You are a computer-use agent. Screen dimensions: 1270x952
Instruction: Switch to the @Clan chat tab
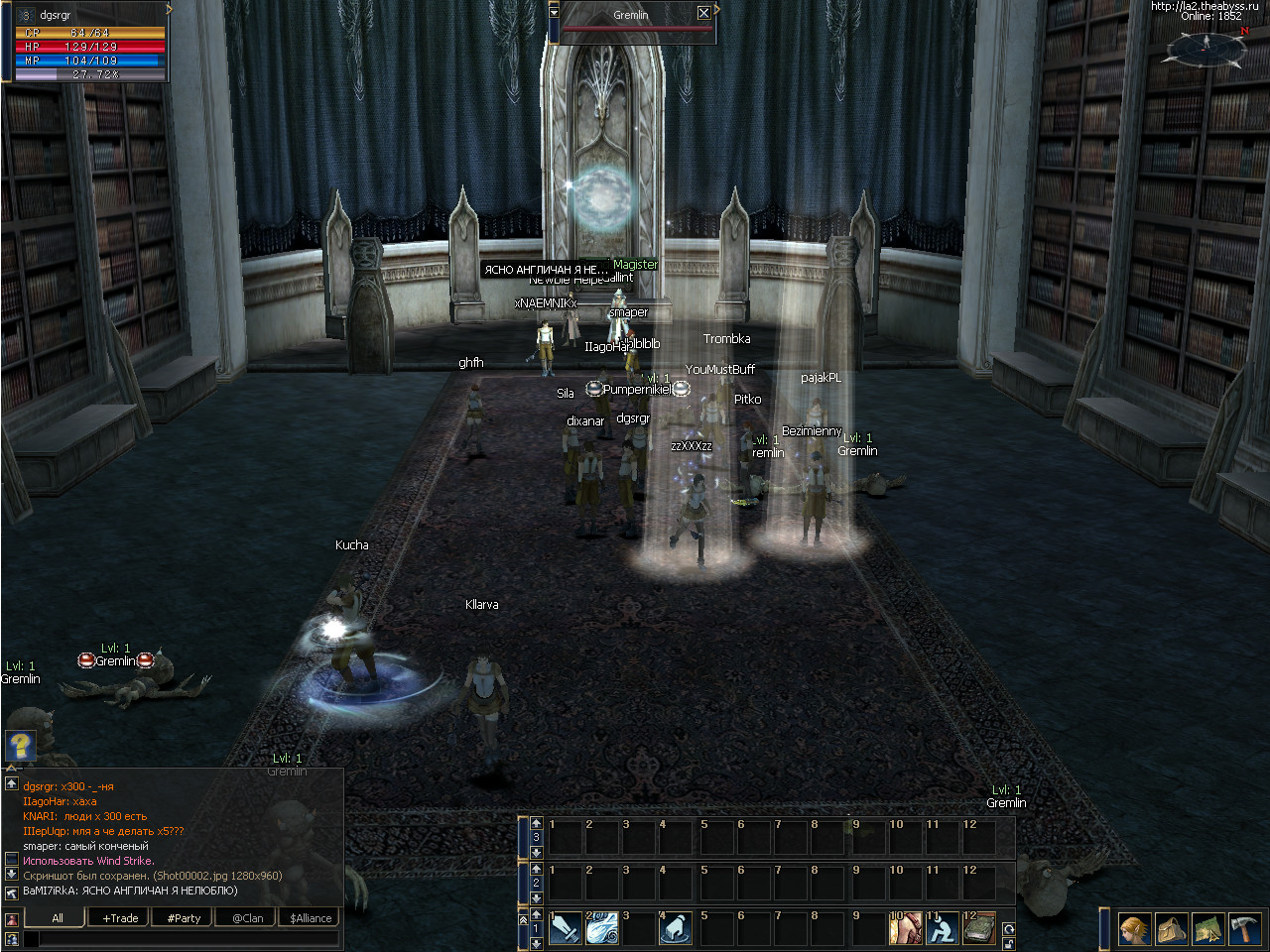[248, 918]
